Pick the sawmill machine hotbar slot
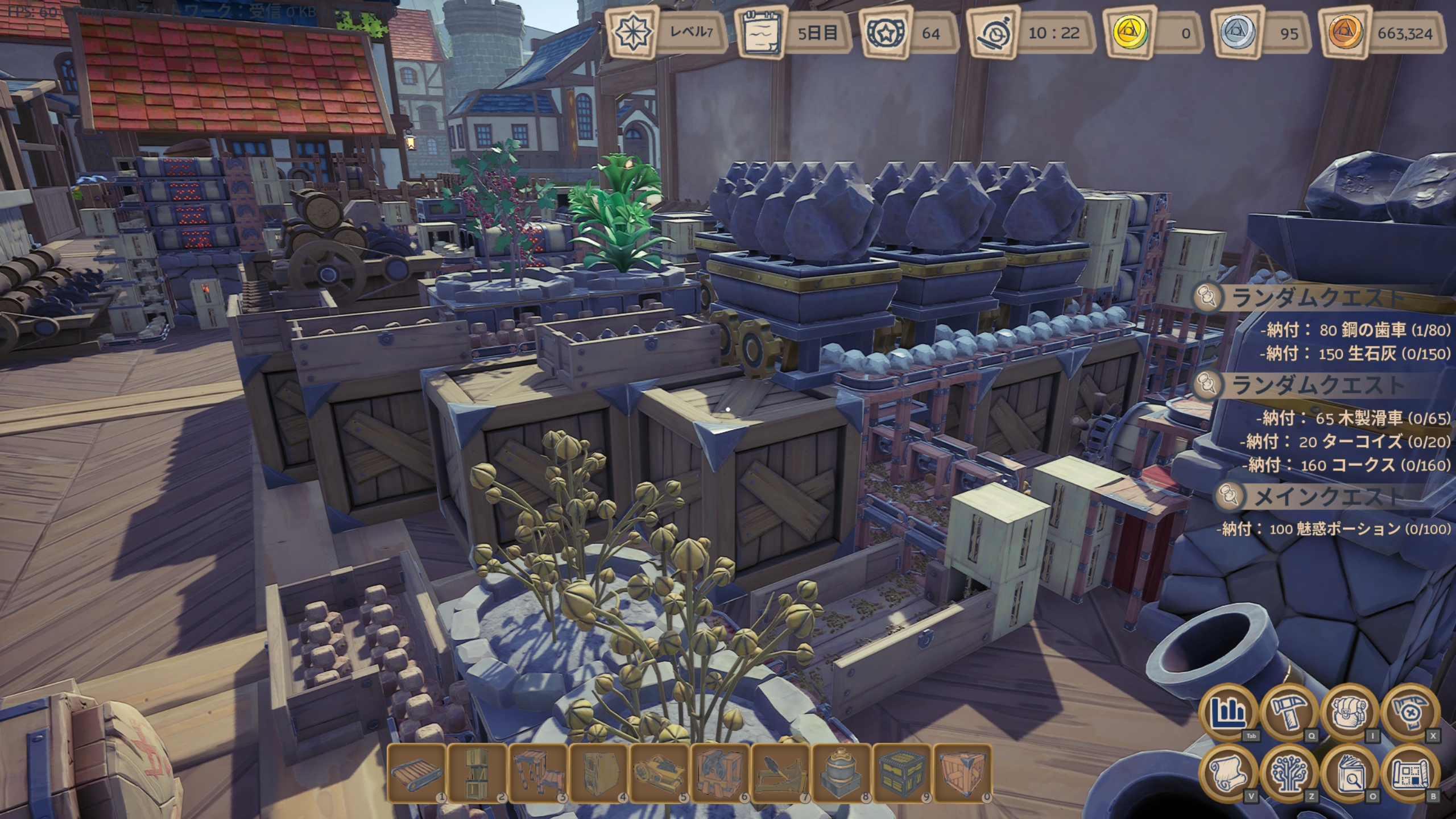1456x819 pixels. click(x=660, y=773)
